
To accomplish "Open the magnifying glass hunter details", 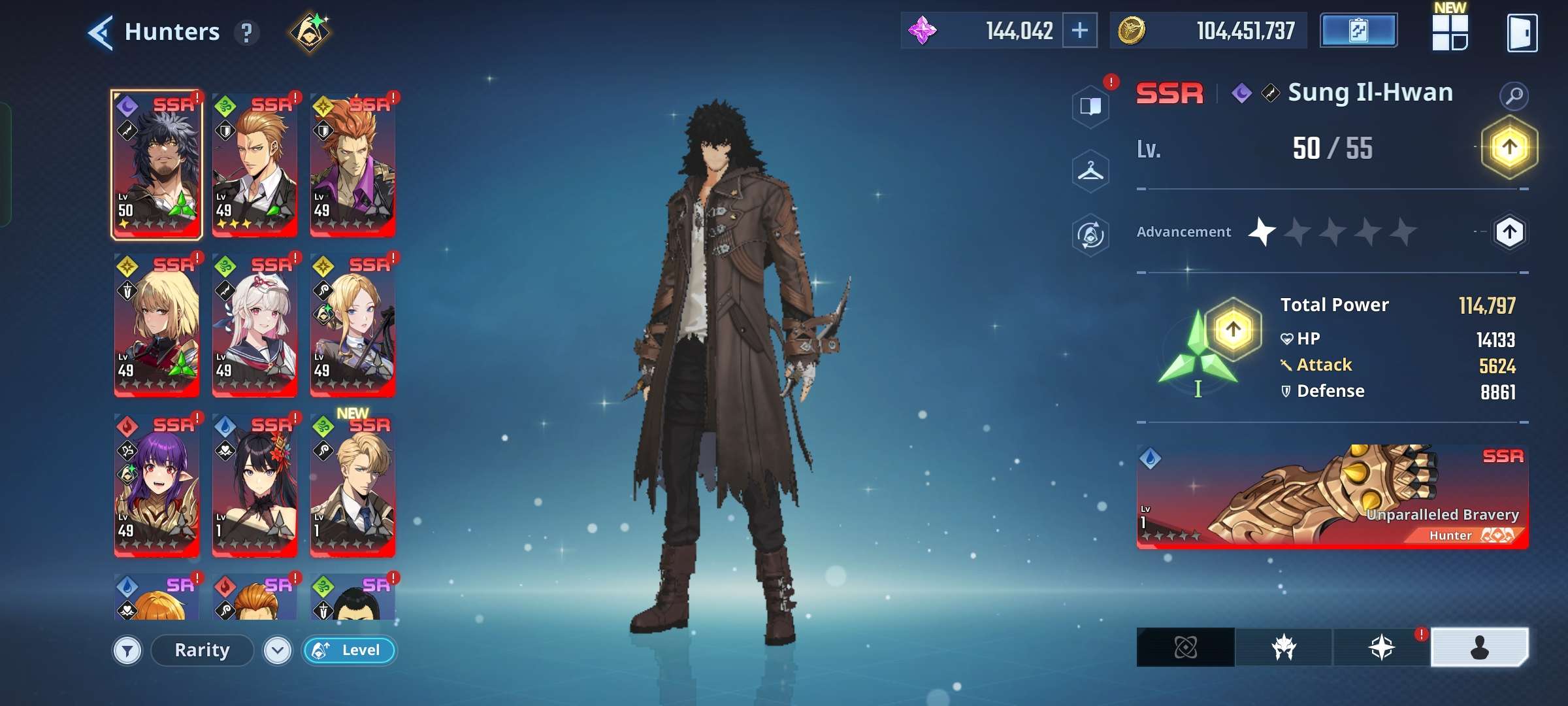I will coord(1514,96).
